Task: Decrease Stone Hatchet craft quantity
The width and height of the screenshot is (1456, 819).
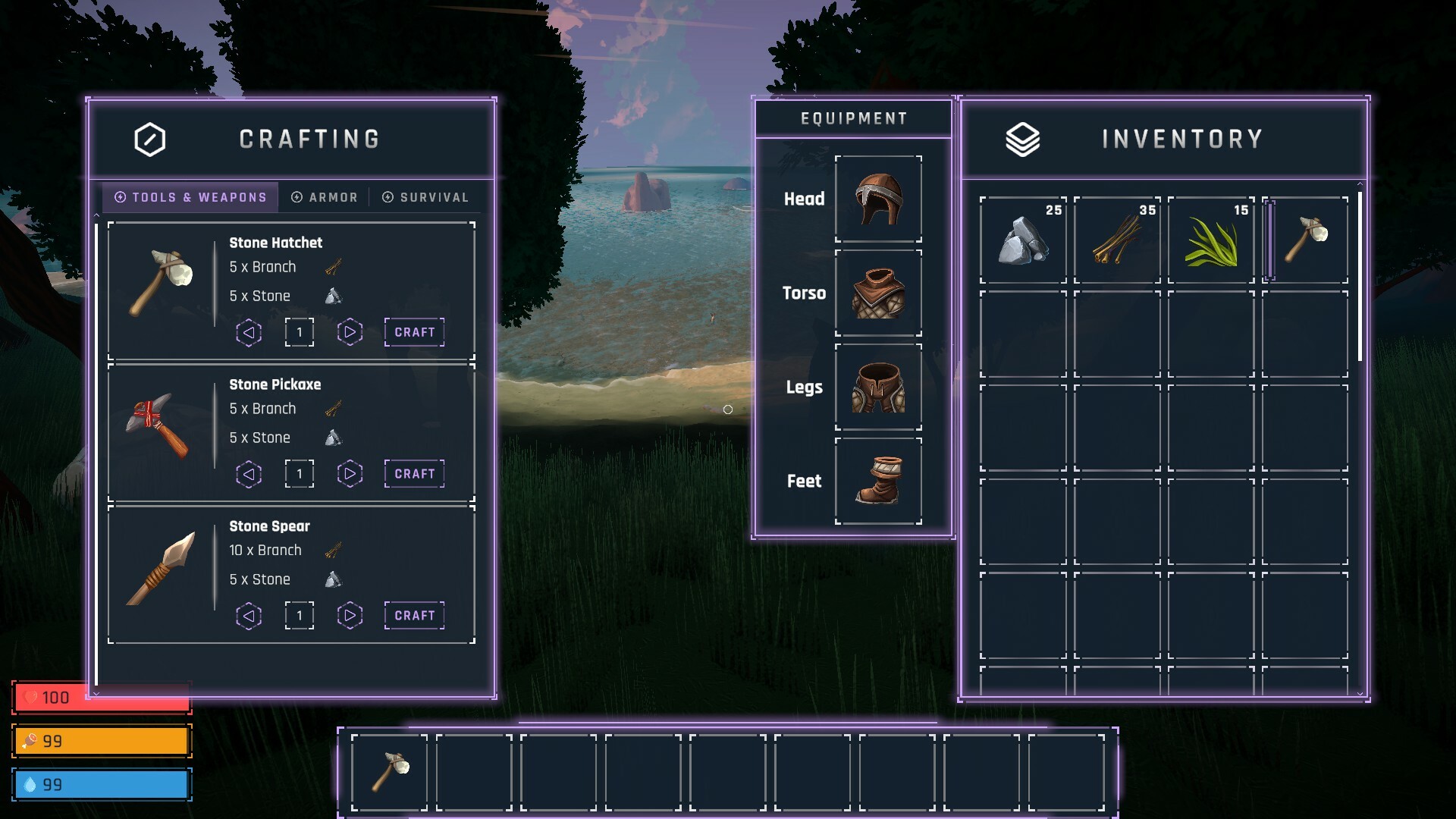Action: [x=249, y=332]
